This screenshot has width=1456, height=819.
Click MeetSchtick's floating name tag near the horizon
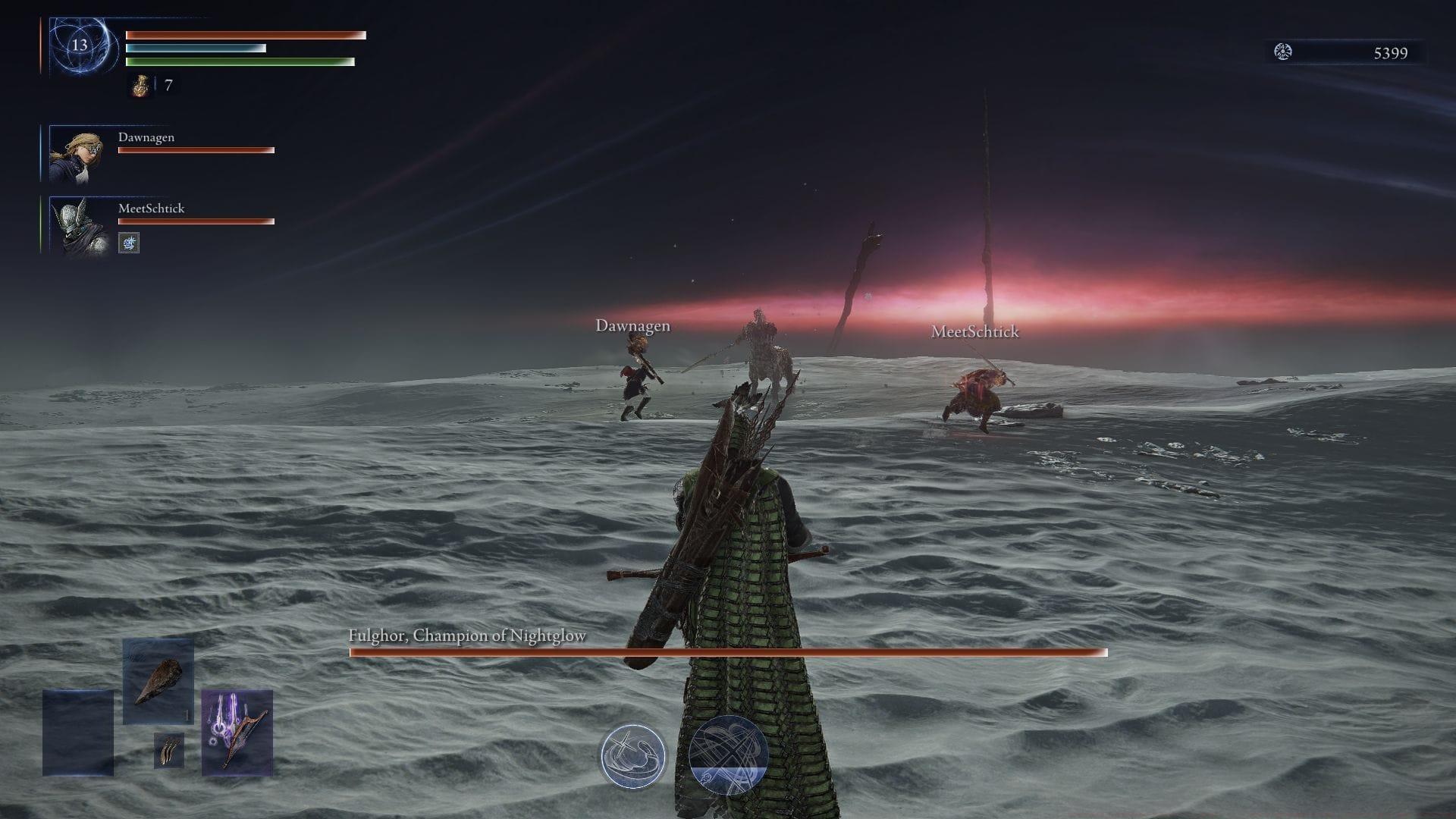(x=974, y=332)
